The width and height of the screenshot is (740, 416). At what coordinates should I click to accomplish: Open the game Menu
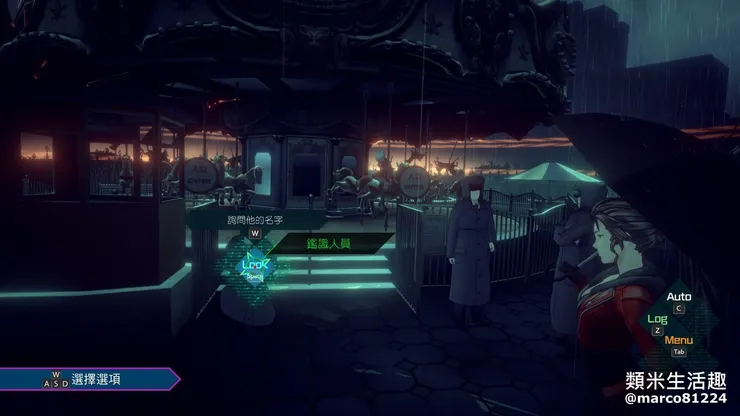point(678,340)
